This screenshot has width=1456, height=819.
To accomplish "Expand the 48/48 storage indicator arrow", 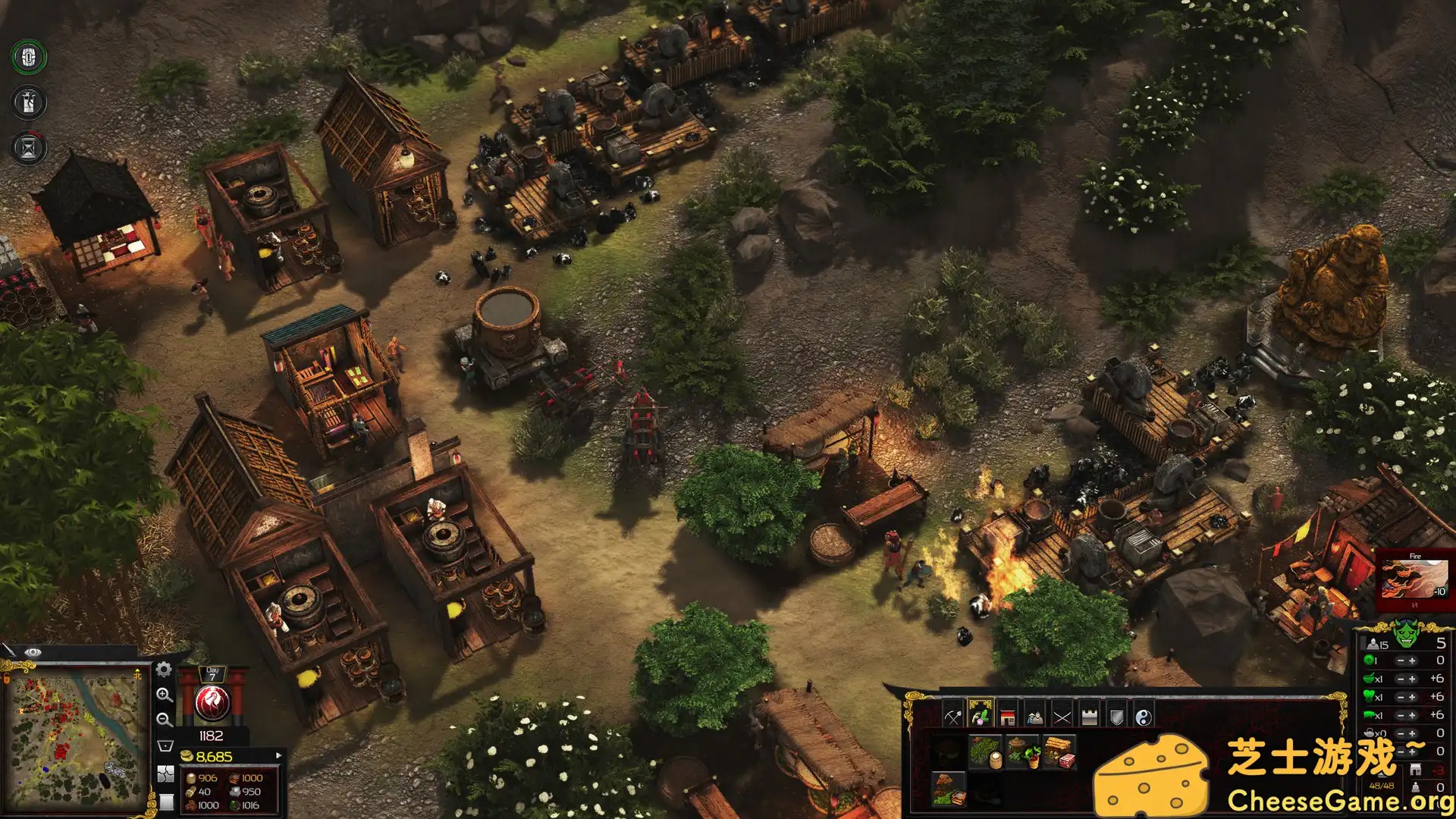I will coord(1382,775).
